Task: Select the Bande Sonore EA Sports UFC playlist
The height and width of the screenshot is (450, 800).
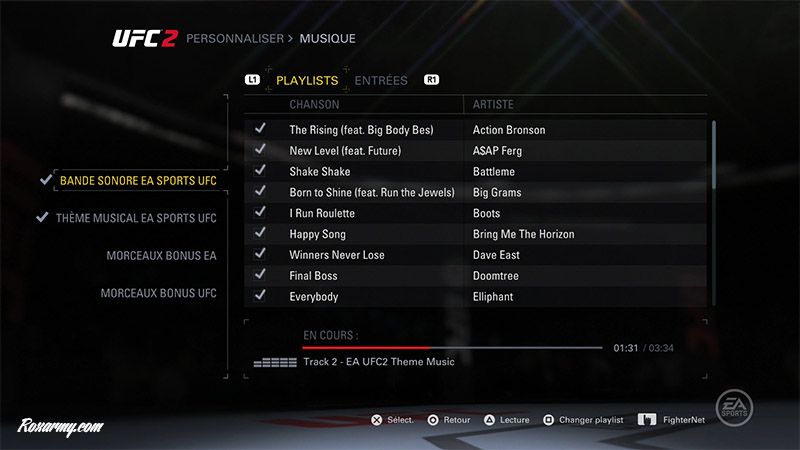Action: [137, 181]
